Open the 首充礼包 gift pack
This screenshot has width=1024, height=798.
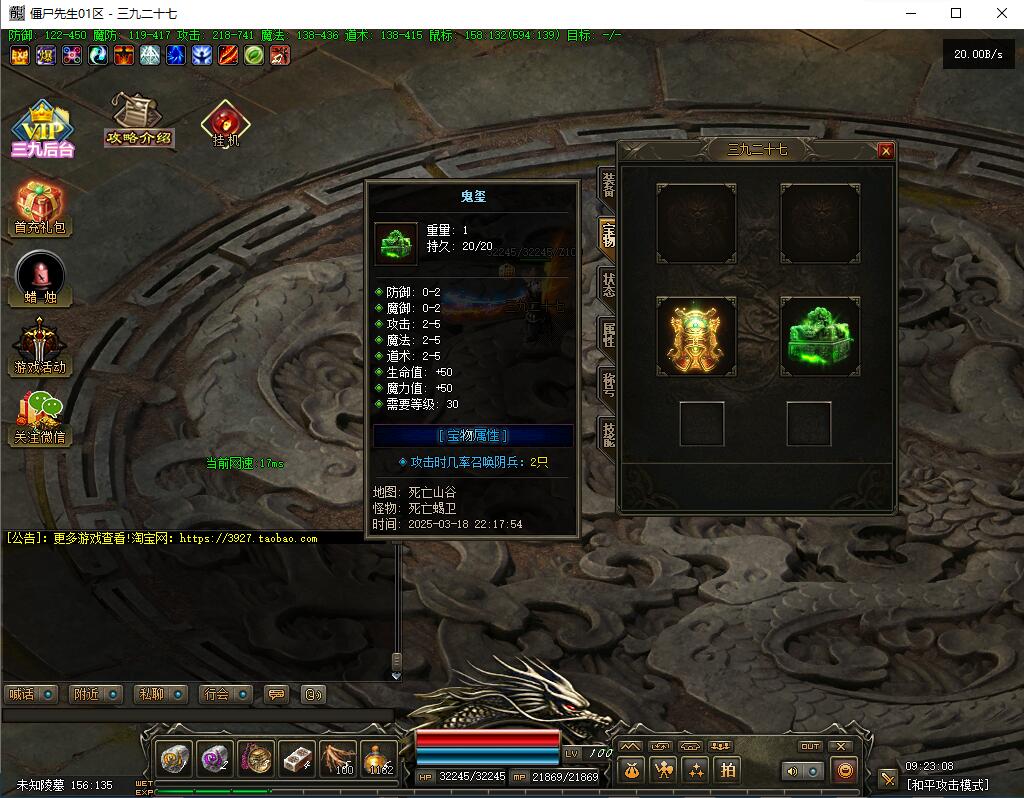[41, 208]
